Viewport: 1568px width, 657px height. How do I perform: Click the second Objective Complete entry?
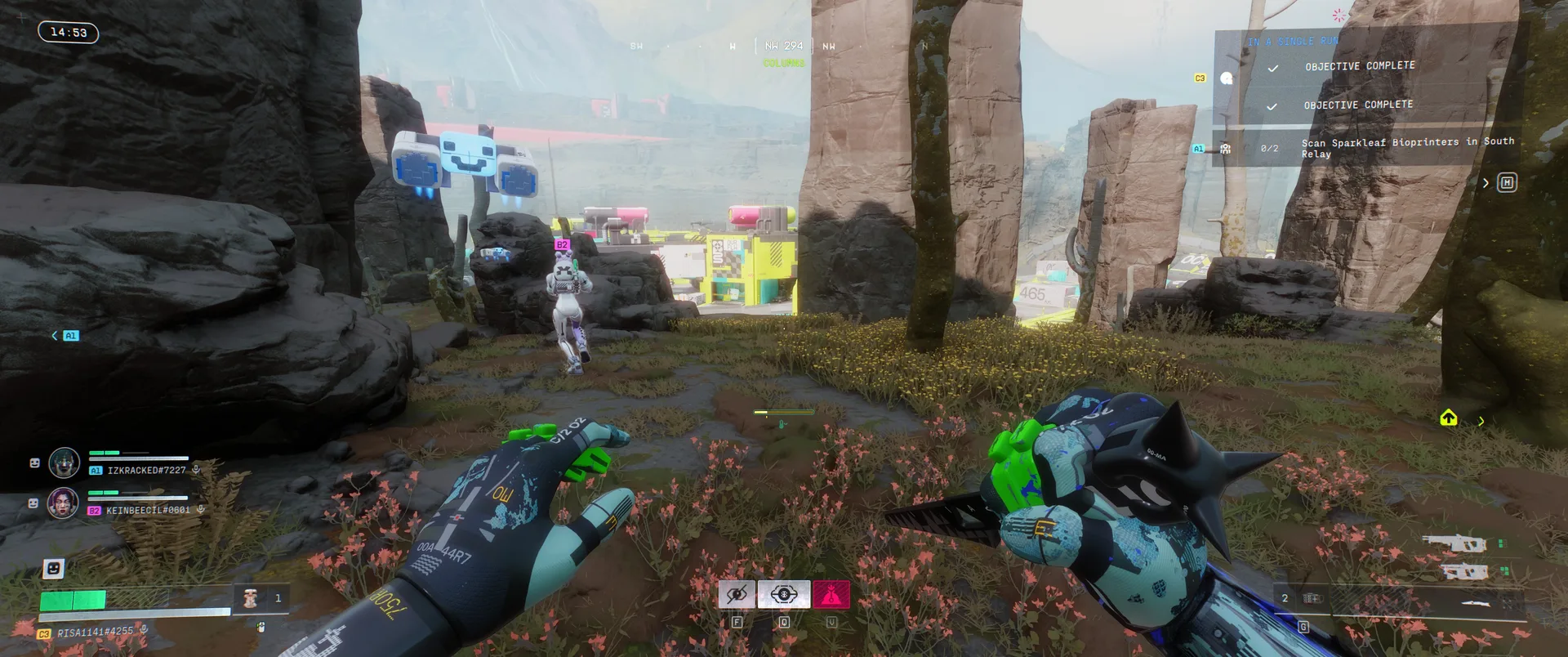(1357, 105)
